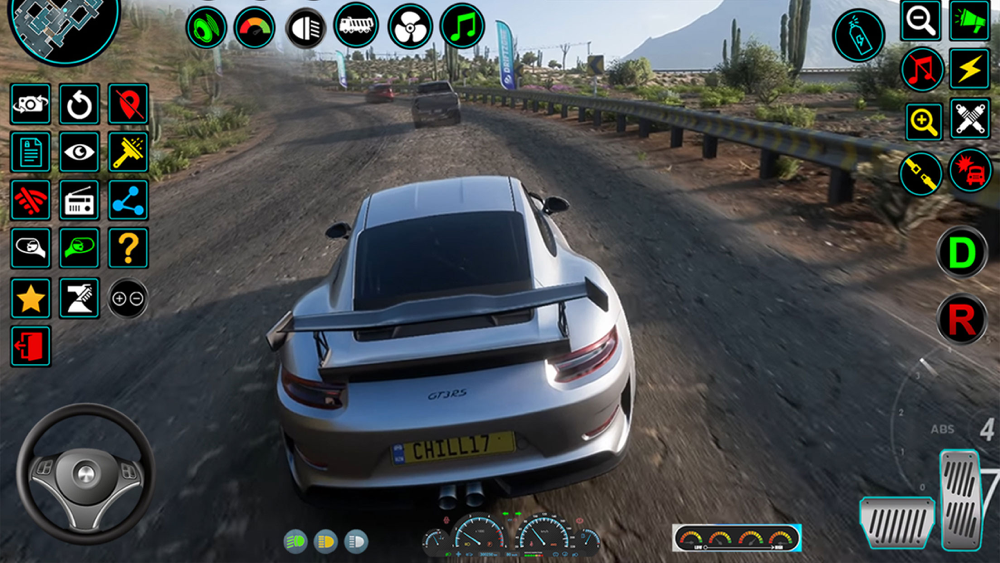
Task: Switch the camera view icon
Action: pyautogui.click(x=31, y=104)
